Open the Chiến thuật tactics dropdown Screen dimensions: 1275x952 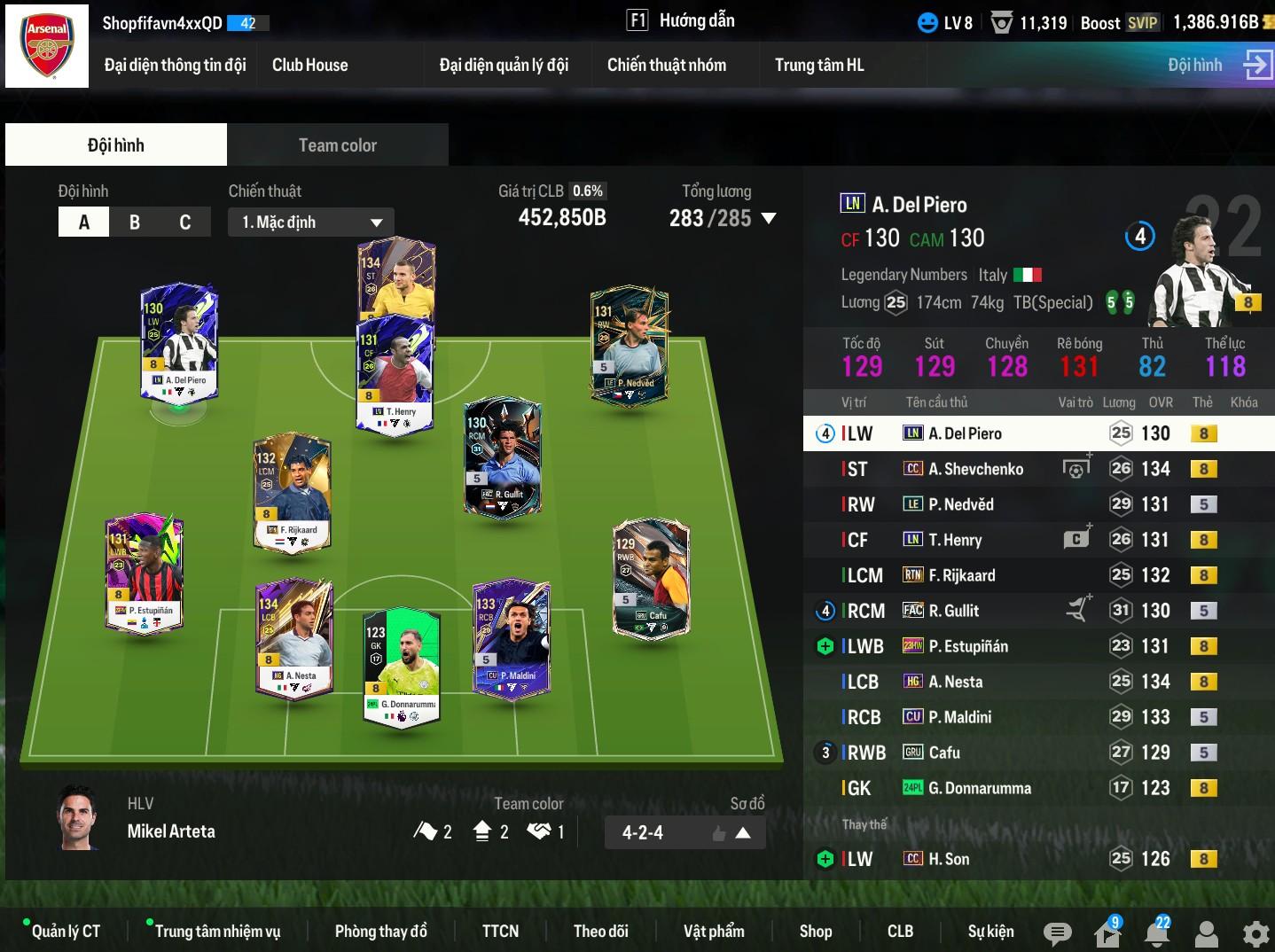[x=311, y=222]
